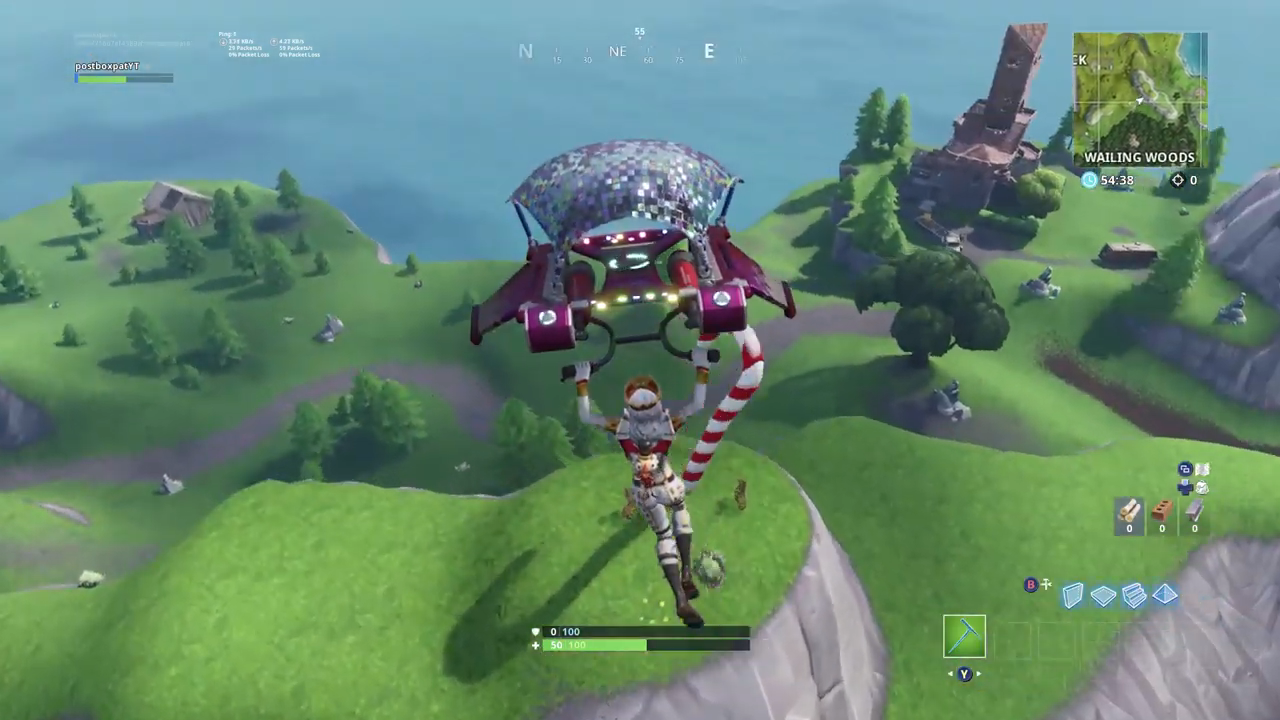Screen dimensions: 1280x720
Task: Click the upload speed ping arrow
Action: pos(274,41)
